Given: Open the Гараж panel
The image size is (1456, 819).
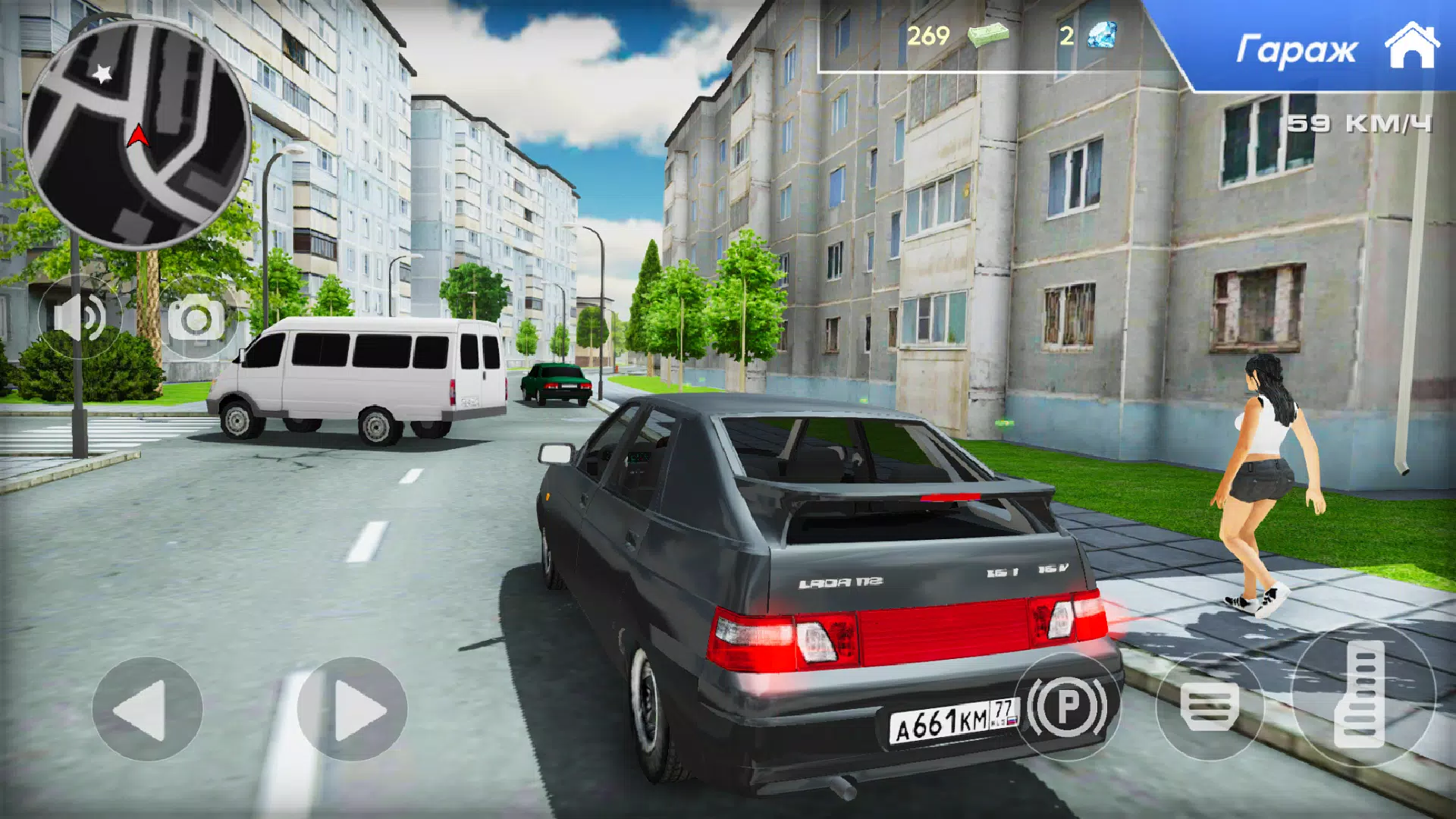Looking at the screenshot, I should tap(1298, 47).
